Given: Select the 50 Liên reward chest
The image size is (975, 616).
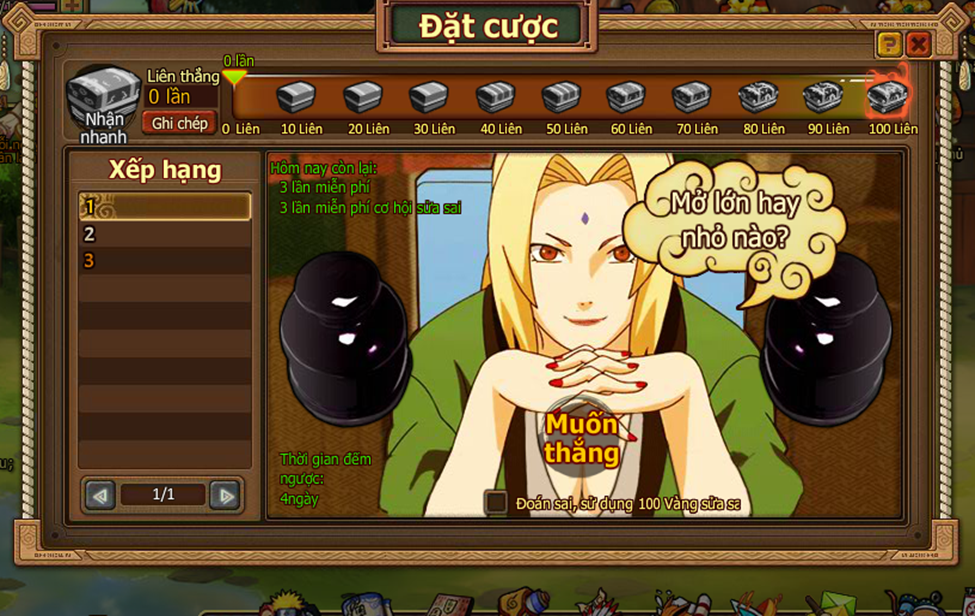Looking at the screenshot, I should coord(561,98).
